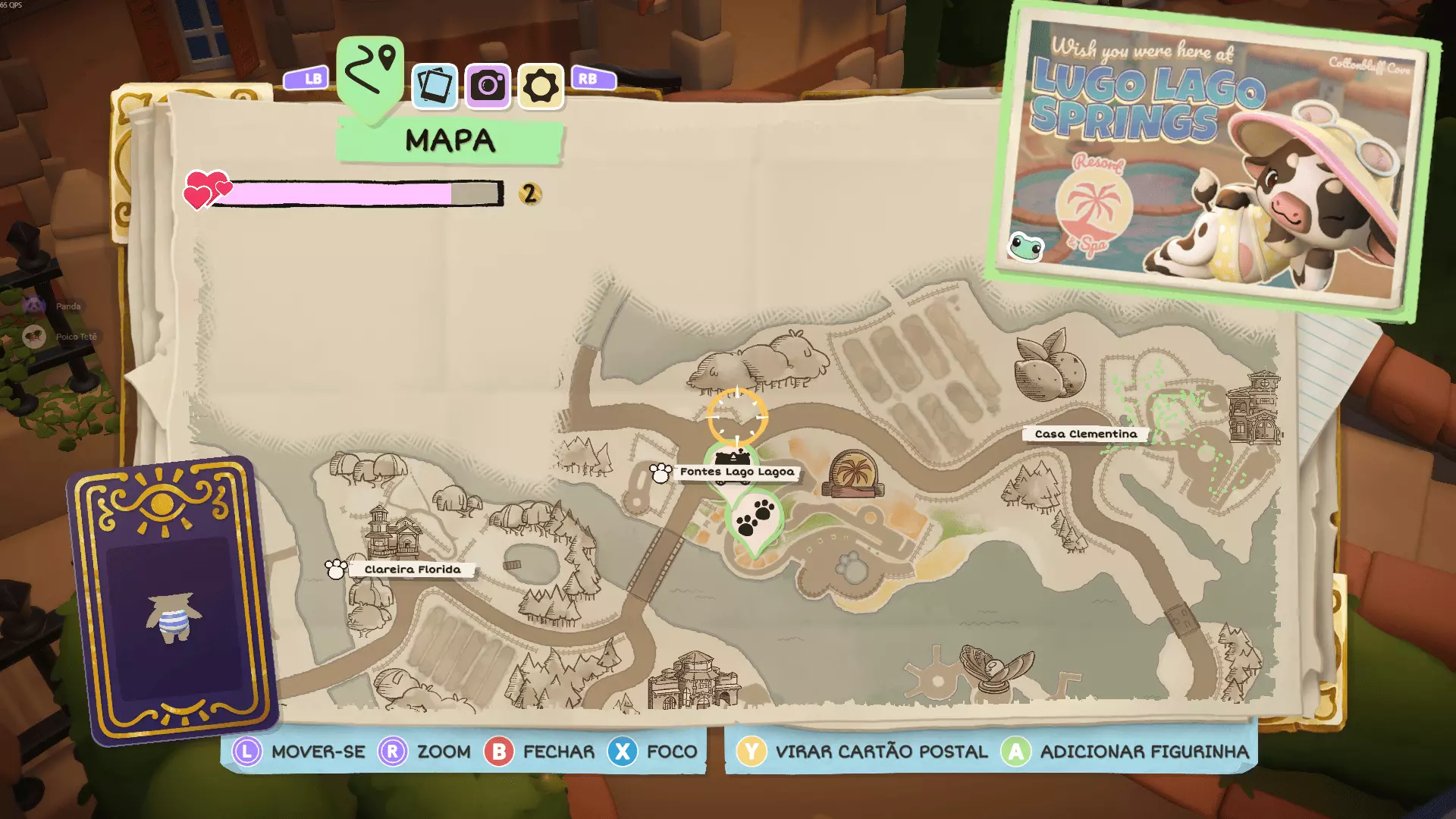The width and height of the screenshot is (1456, 819).
Task: Flip the Lugo Lago Springs postcard
Action: 1213,159
